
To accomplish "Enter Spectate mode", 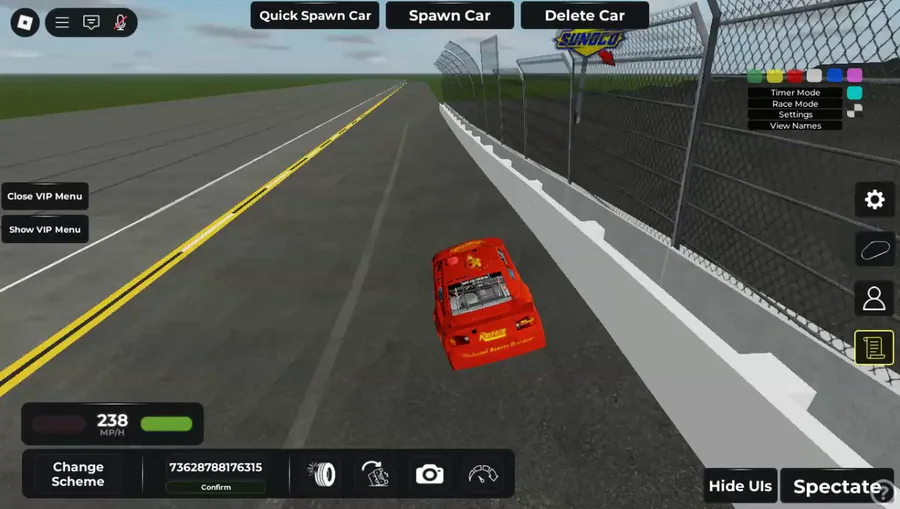I will 836,487.
